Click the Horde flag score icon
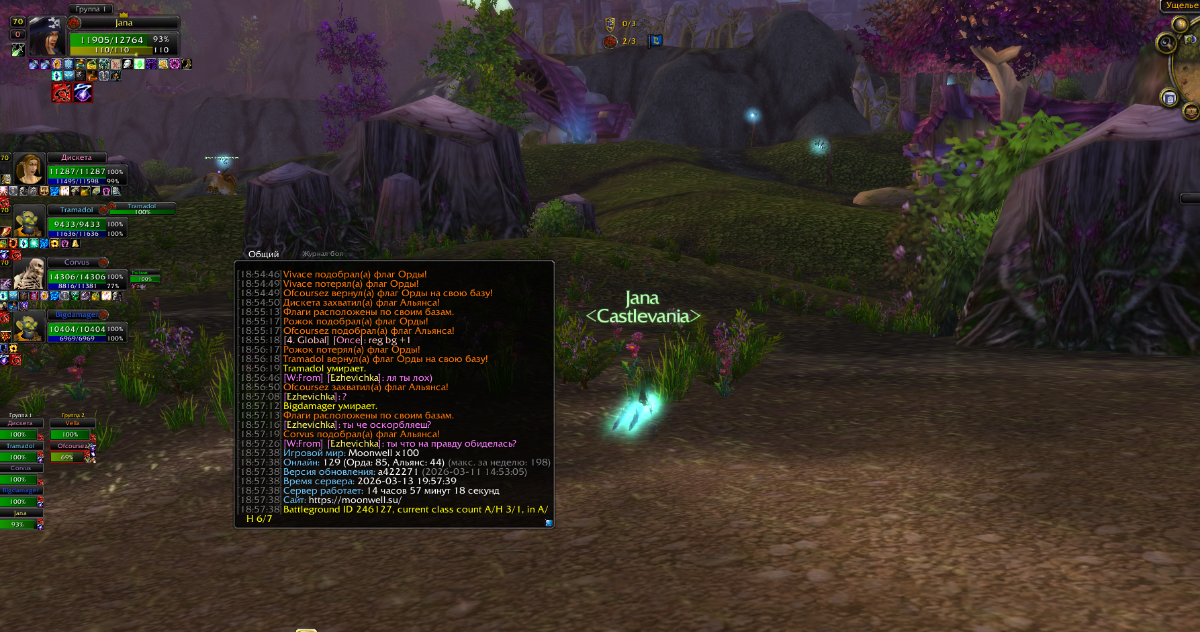1200x632 pixels. tap(610, 41)
